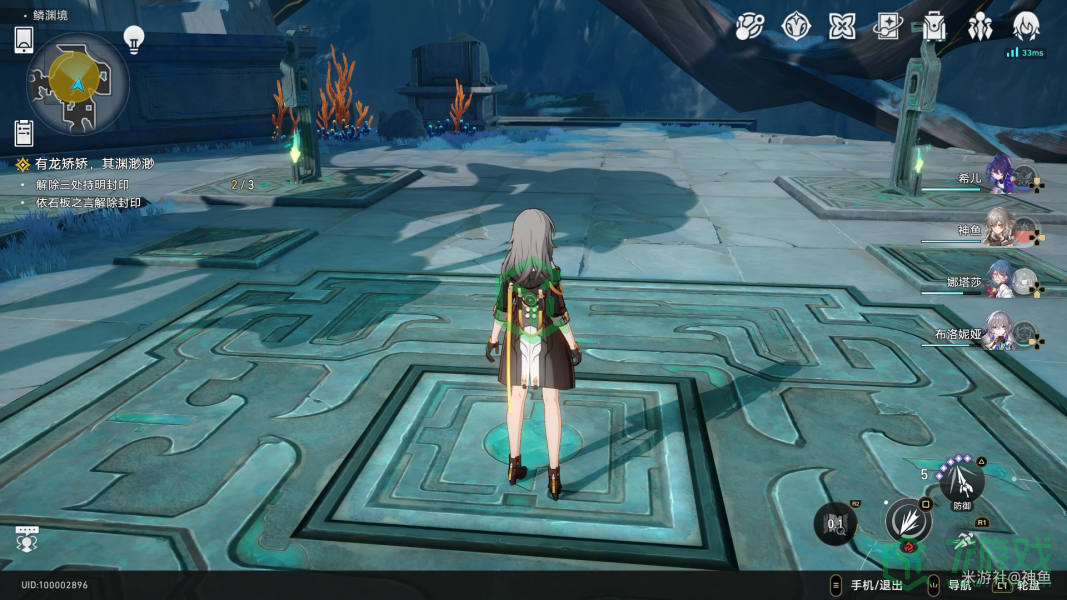Open the character portrait menu
This screenshot has width=1067, height=600.
pyautogui.click(x=1026, y=26)
